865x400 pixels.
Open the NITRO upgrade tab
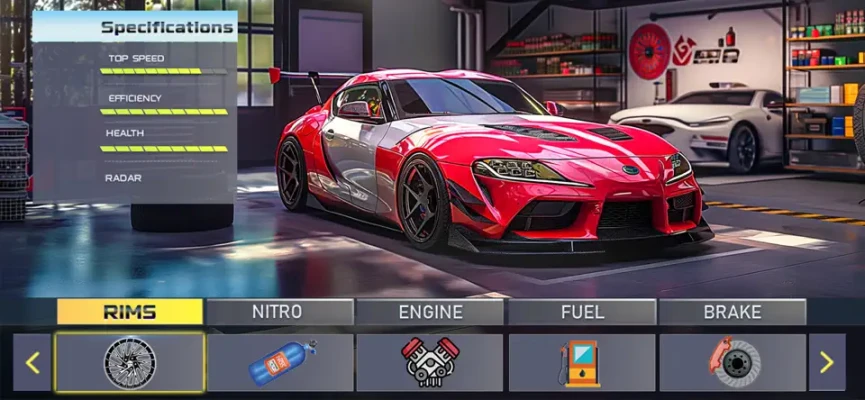tap(277, 312)
